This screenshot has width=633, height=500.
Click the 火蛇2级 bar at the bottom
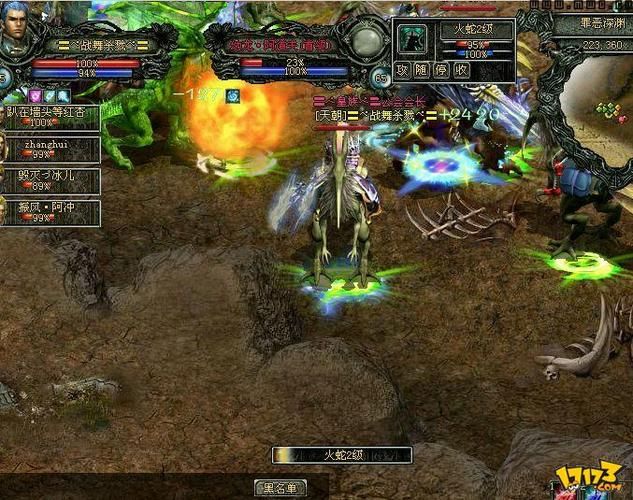[341, 455]
